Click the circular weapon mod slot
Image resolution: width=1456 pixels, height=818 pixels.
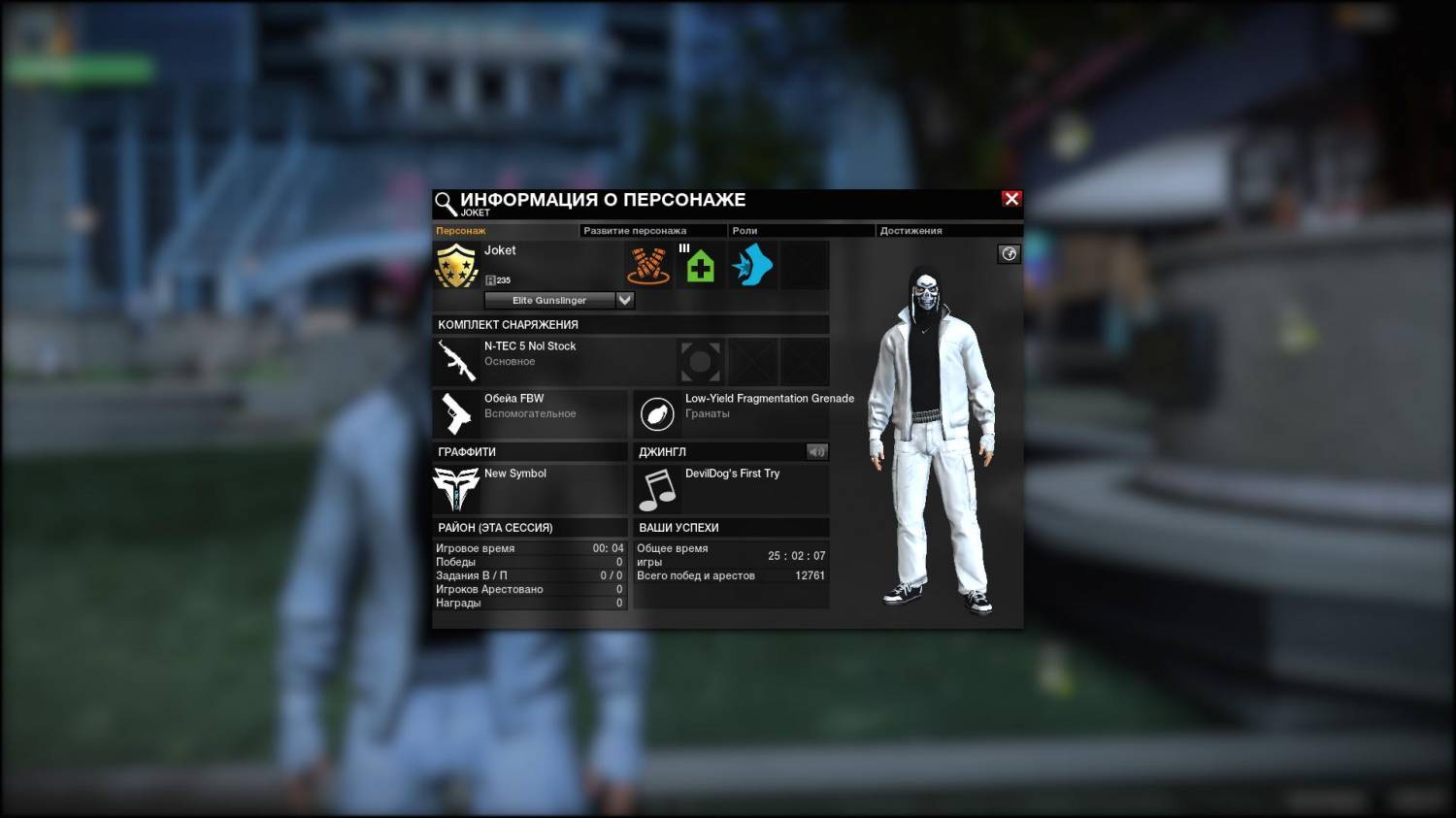[x=700, y=362]
